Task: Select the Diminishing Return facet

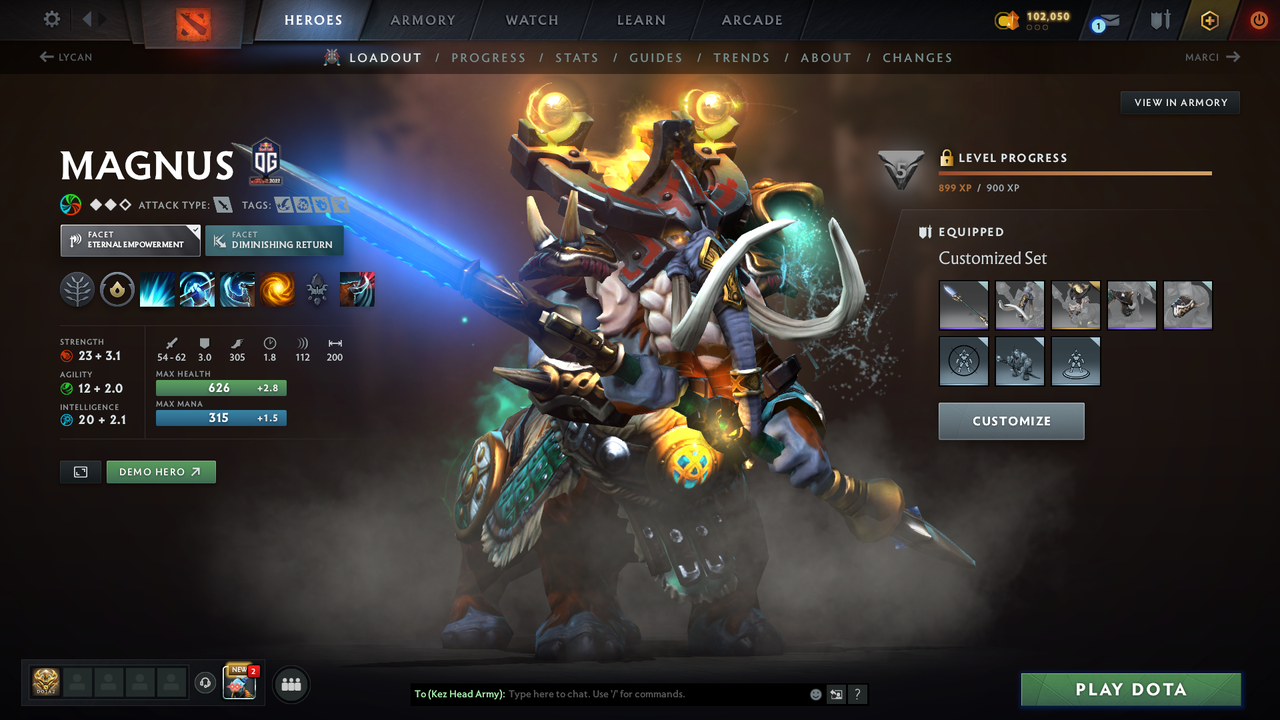Action: pos(274,240)
